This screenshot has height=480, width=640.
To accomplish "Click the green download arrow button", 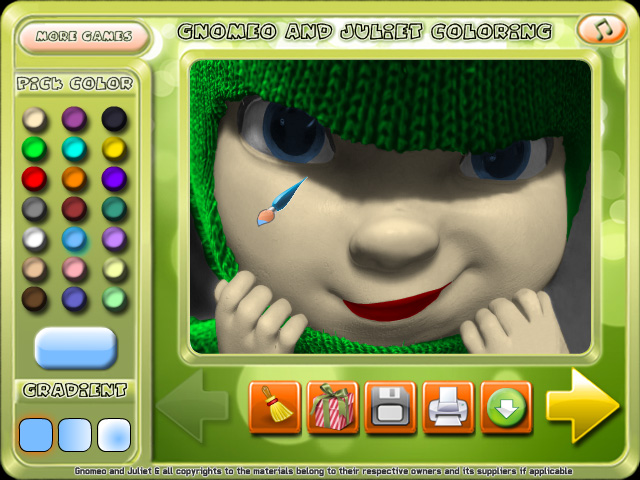I will [505, 407].
